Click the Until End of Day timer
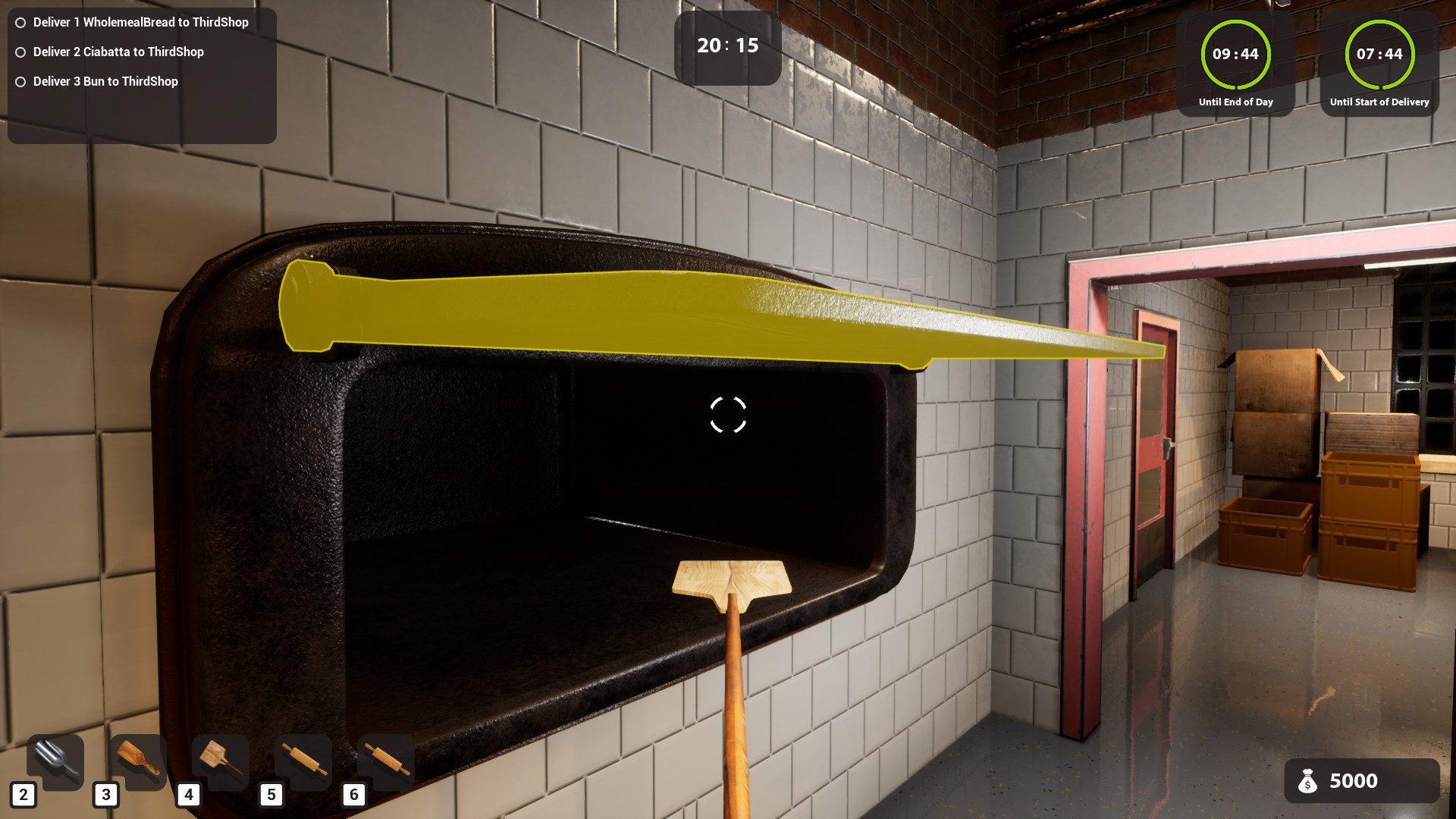Viewport: 1456px width, 819px height. 1238,55
